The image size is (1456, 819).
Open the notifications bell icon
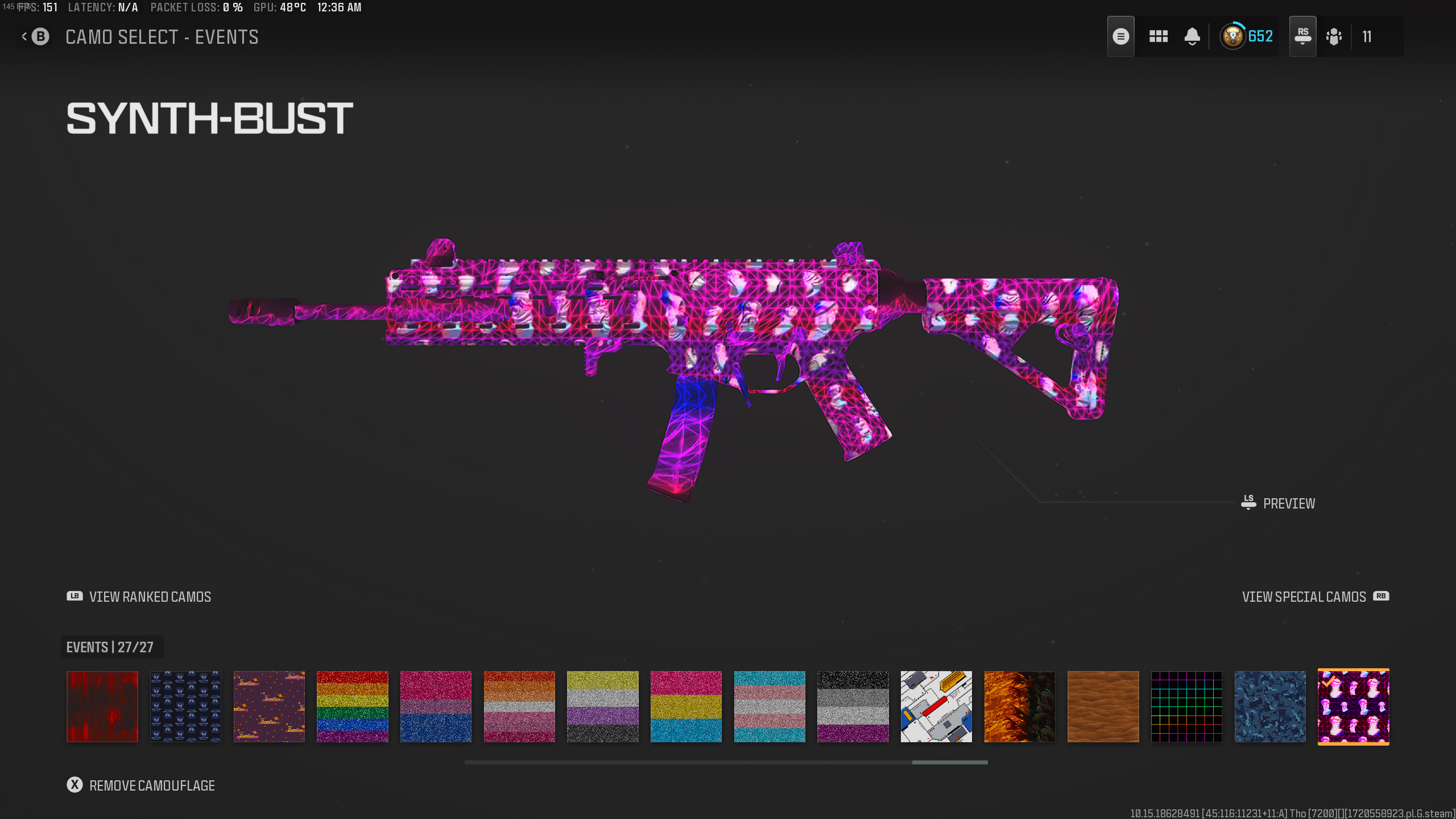1192,36
